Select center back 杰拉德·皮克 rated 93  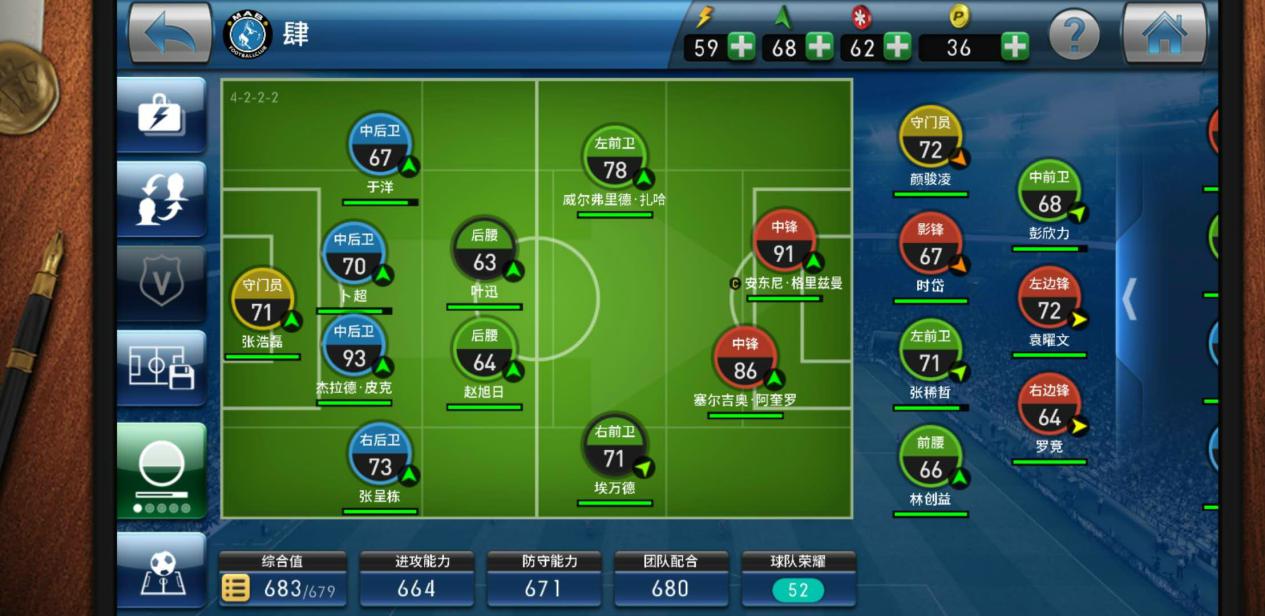(354, 348)
